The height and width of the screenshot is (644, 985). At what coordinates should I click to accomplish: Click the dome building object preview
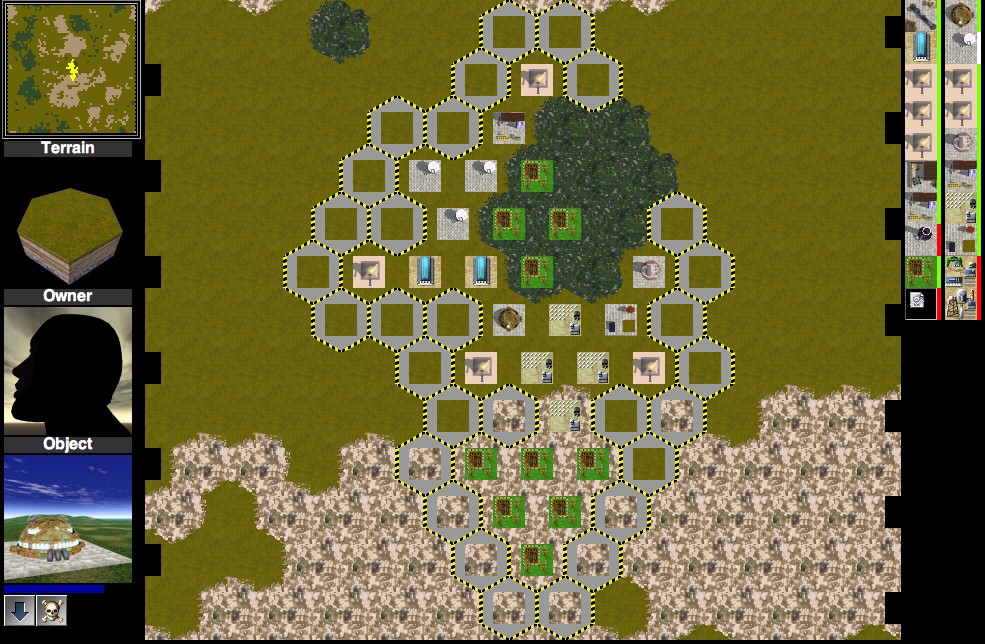point(68,518)
